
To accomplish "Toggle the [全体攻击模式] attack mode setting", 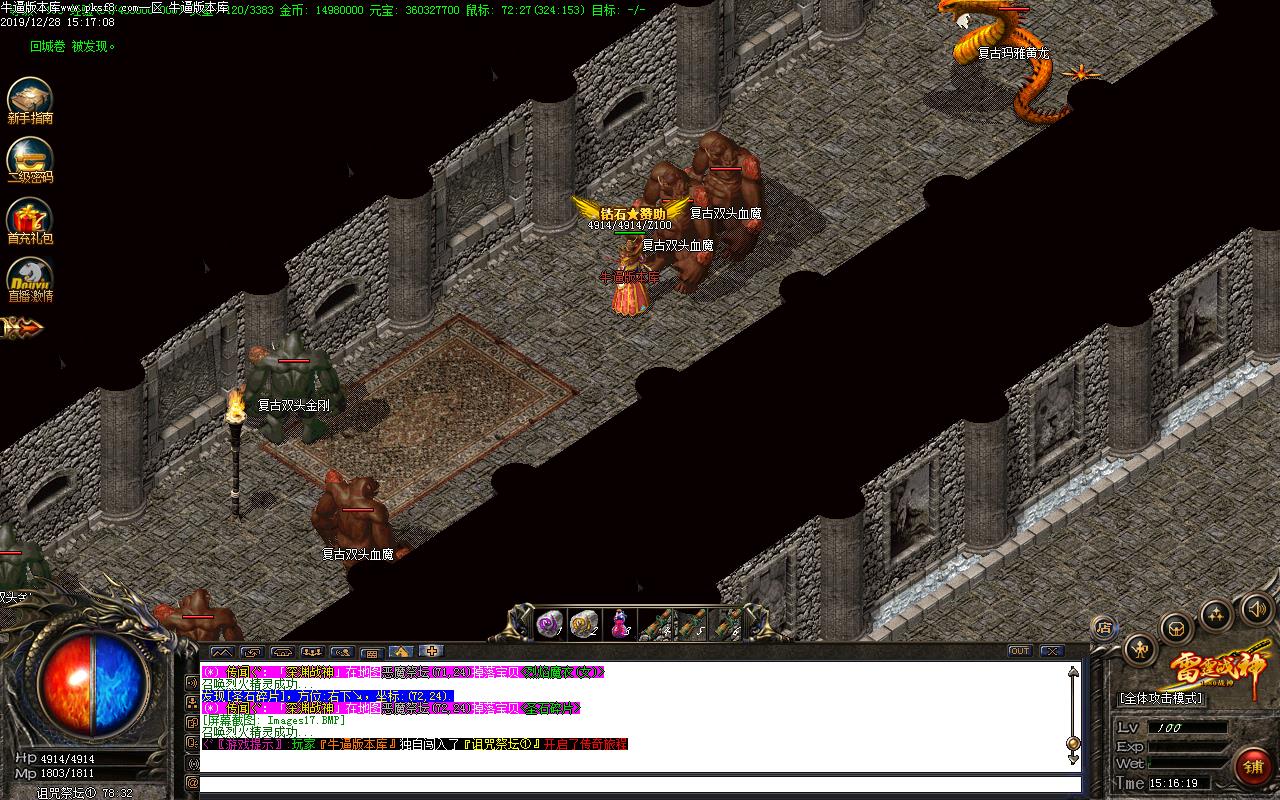I will tap(1162, 697).
